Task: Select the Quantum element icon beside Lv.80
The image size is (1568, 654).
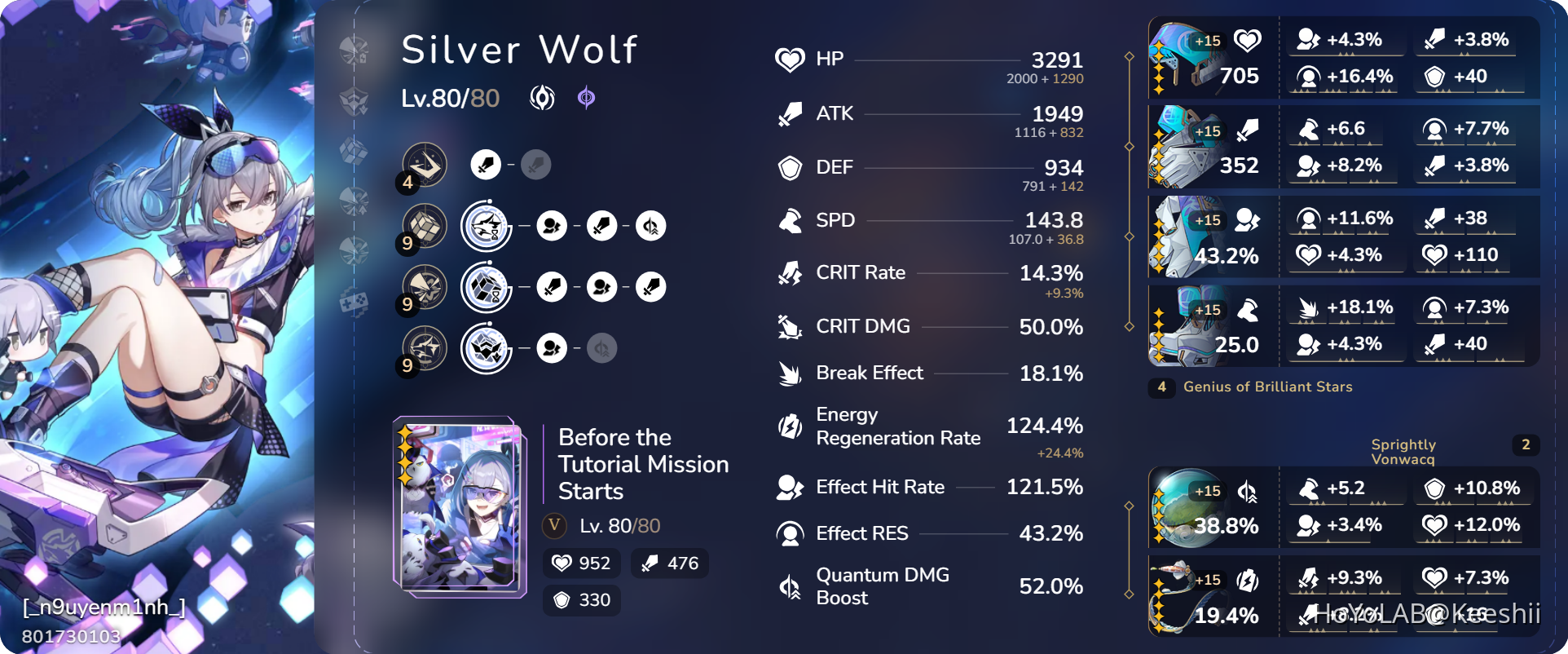Action: pos(585,98)
